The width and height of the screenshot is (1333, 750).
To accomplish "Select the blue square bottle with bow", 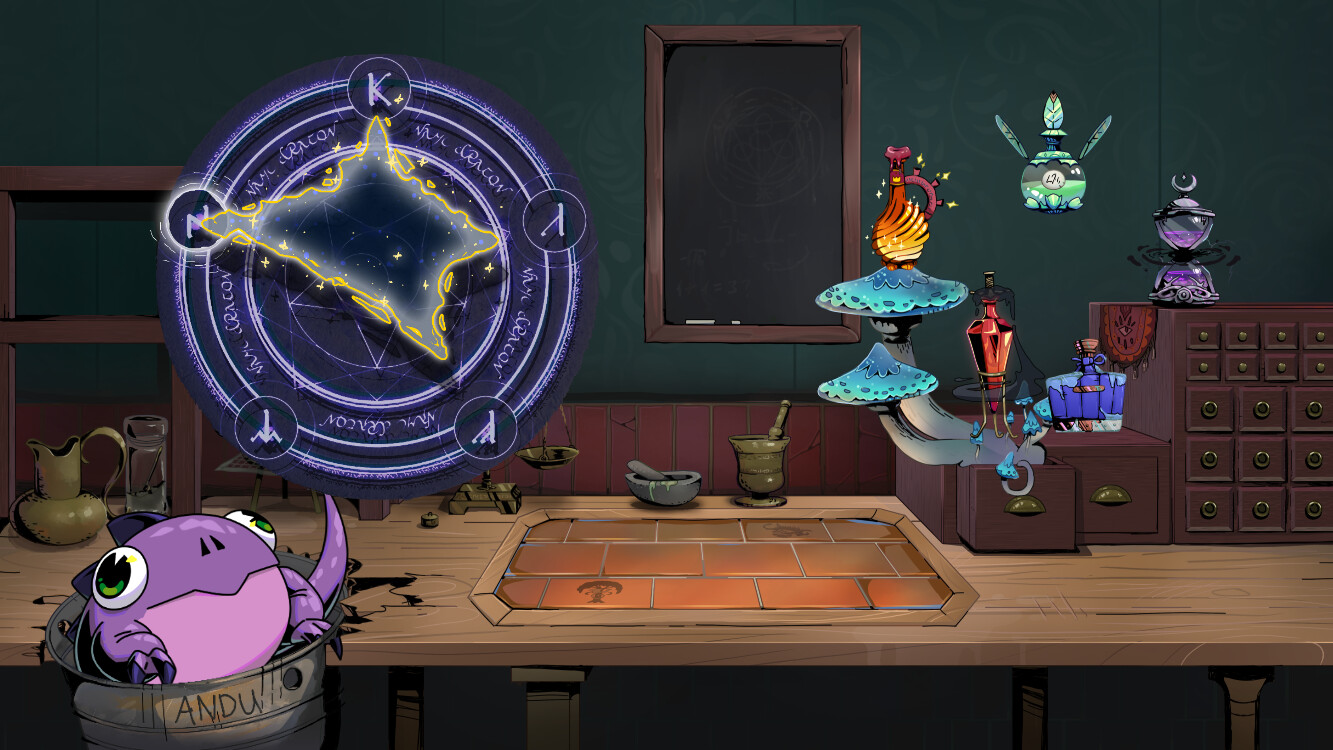I will [1086, 390].
